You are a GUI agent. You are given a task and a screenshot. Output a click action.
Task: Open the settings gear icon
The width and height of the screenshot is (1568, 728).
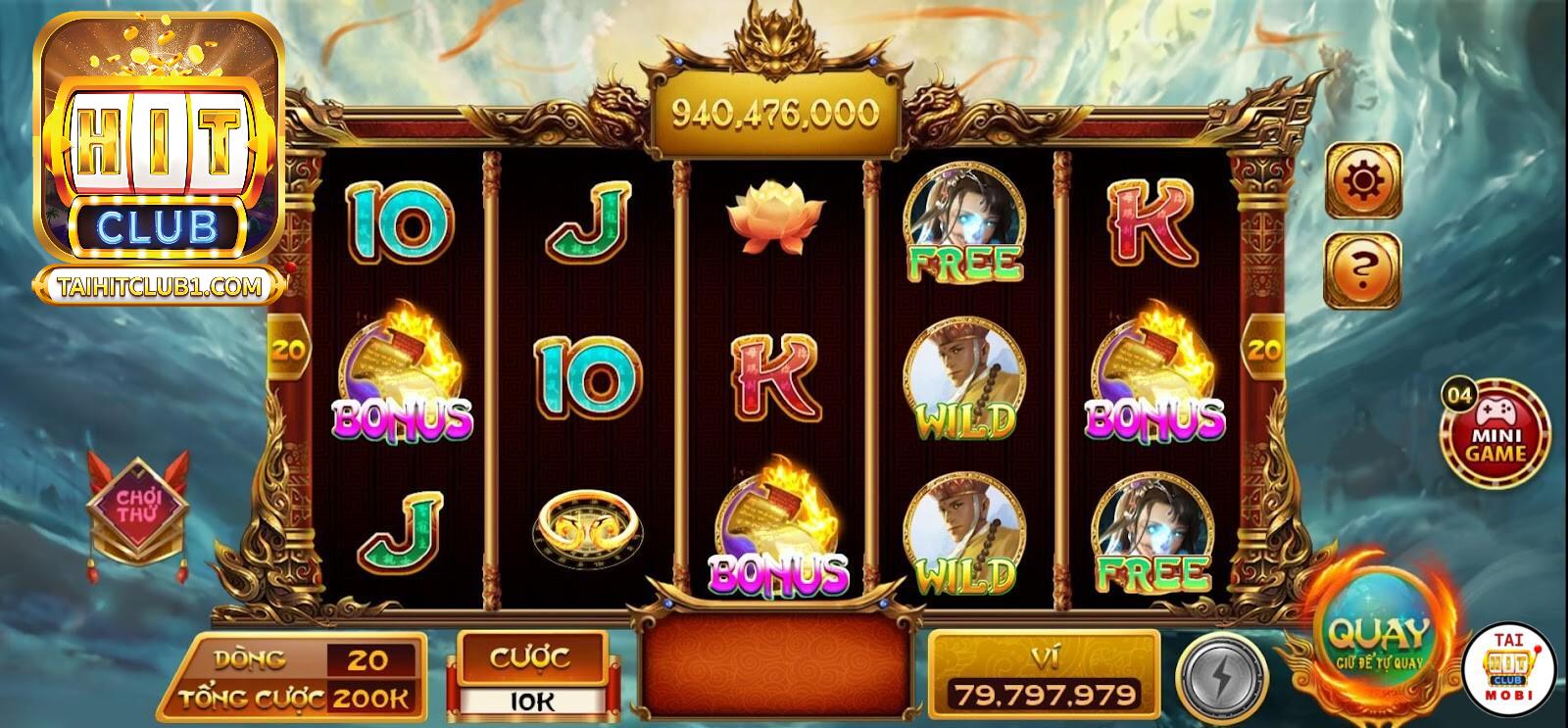1362,180
